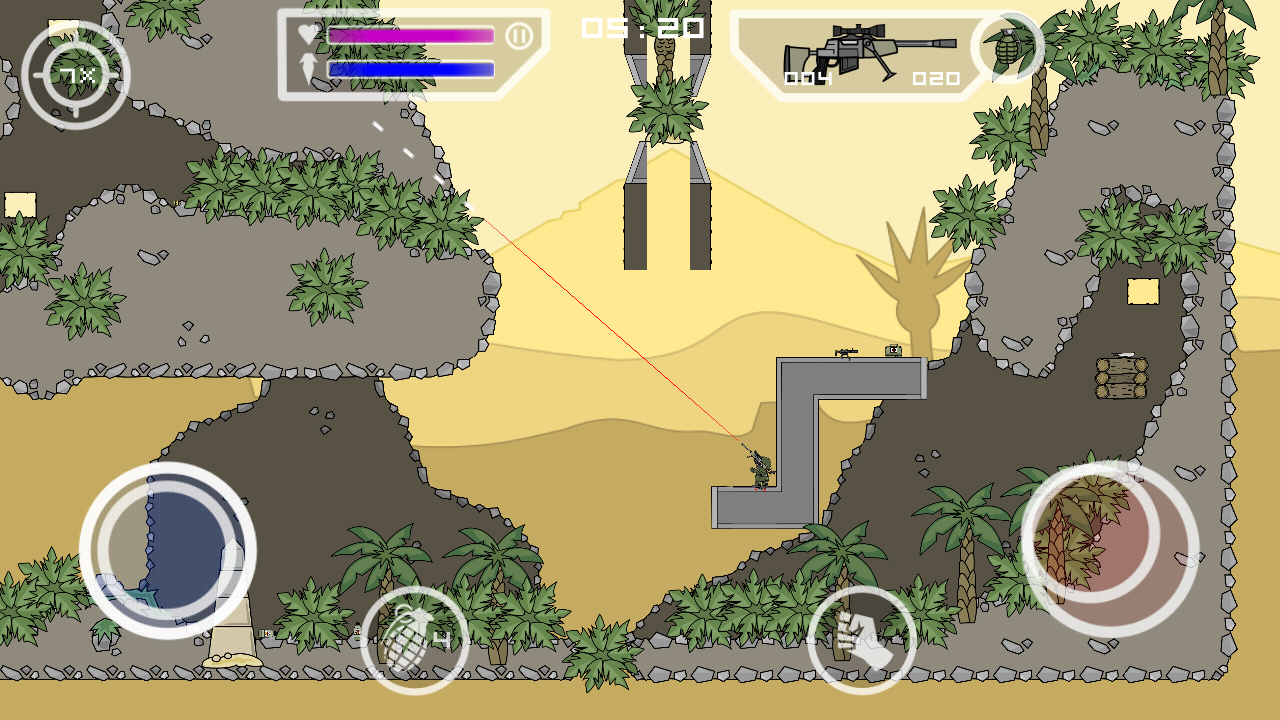This screenshot has width=1280, height=720.
Task: Tap the machine gun pickup on the platform top
Action: (x=846, y=352)
